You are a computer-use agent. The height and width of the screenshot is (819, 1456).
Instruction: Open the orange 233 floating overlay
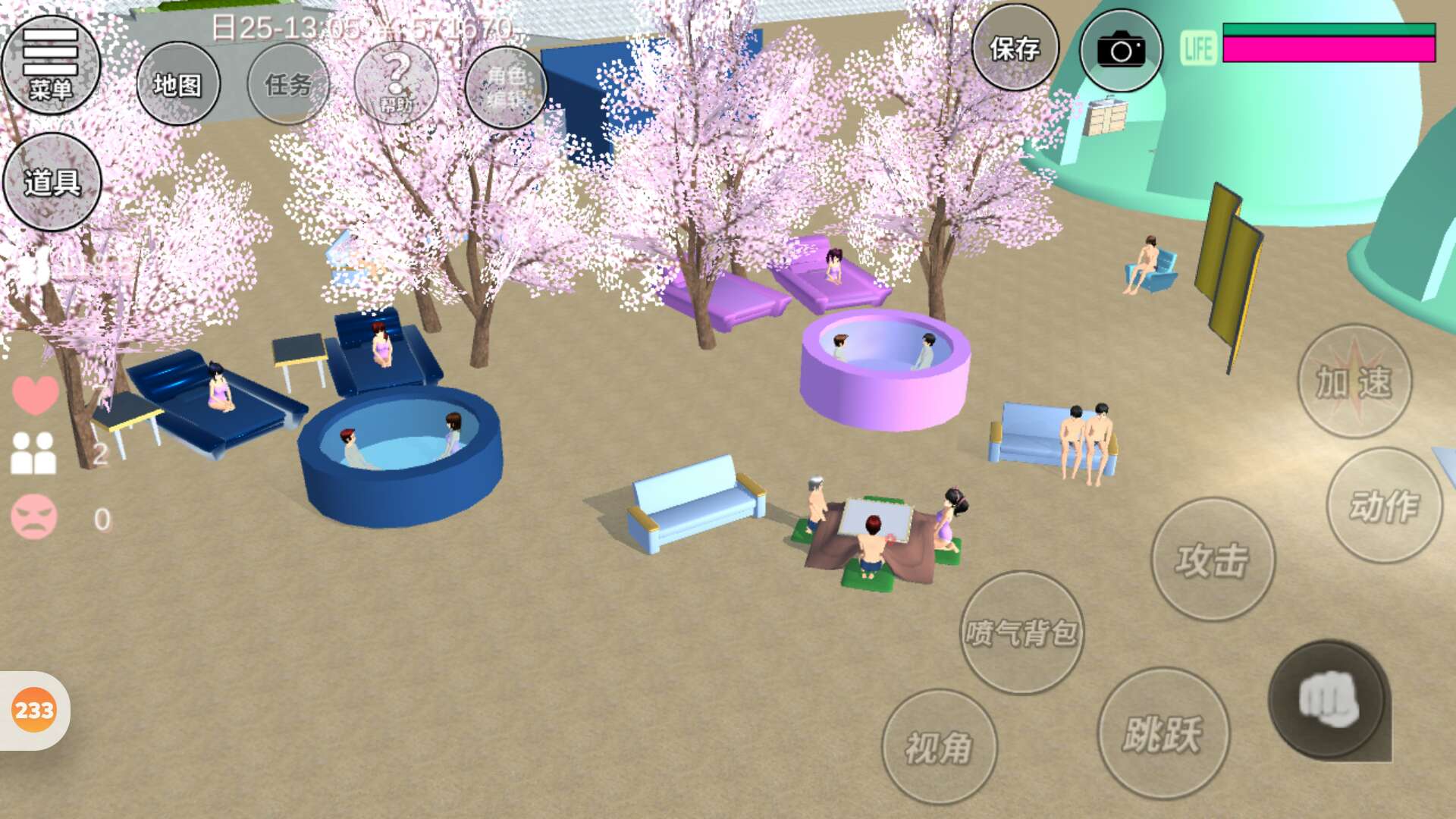(x=34, y=711)
